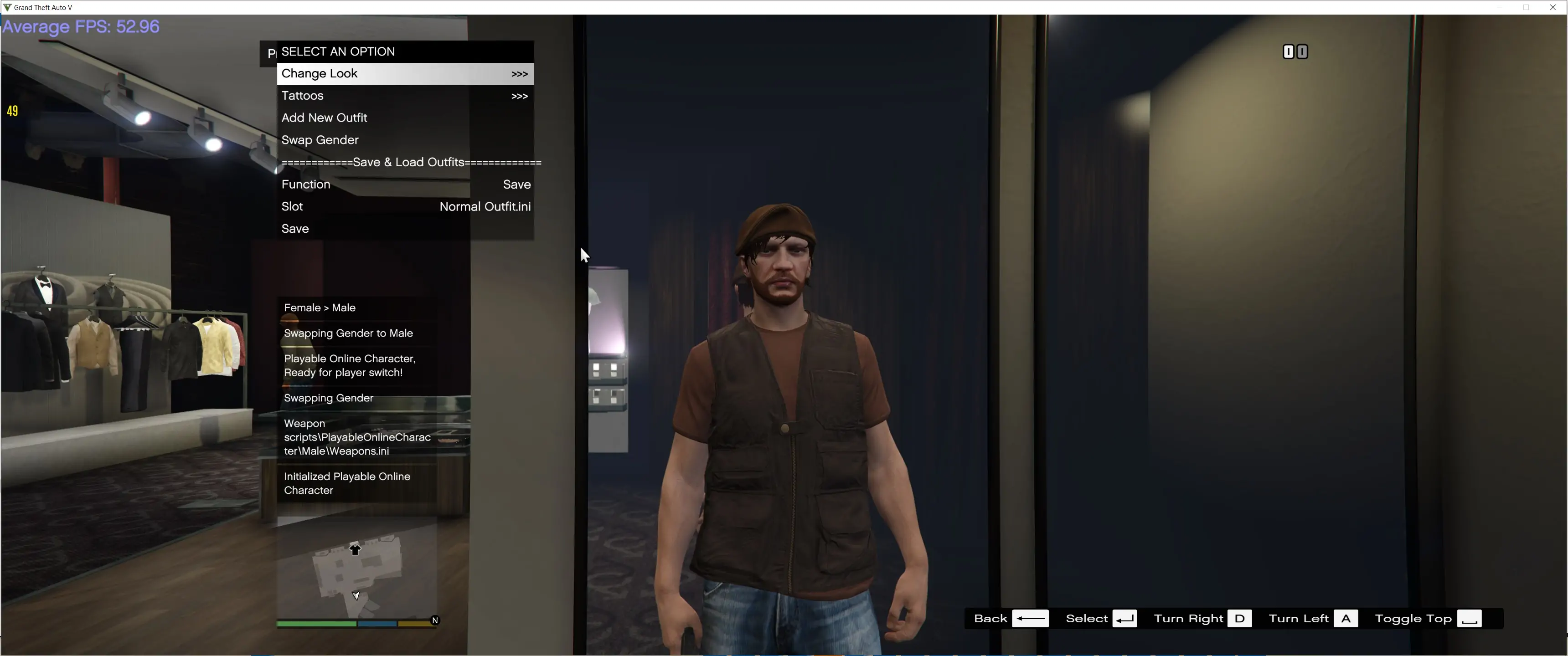Click the north N indicator on the minimap
Image resolution: width=1568 pixels, height=656 pixels.
click(x=434, y=620)
